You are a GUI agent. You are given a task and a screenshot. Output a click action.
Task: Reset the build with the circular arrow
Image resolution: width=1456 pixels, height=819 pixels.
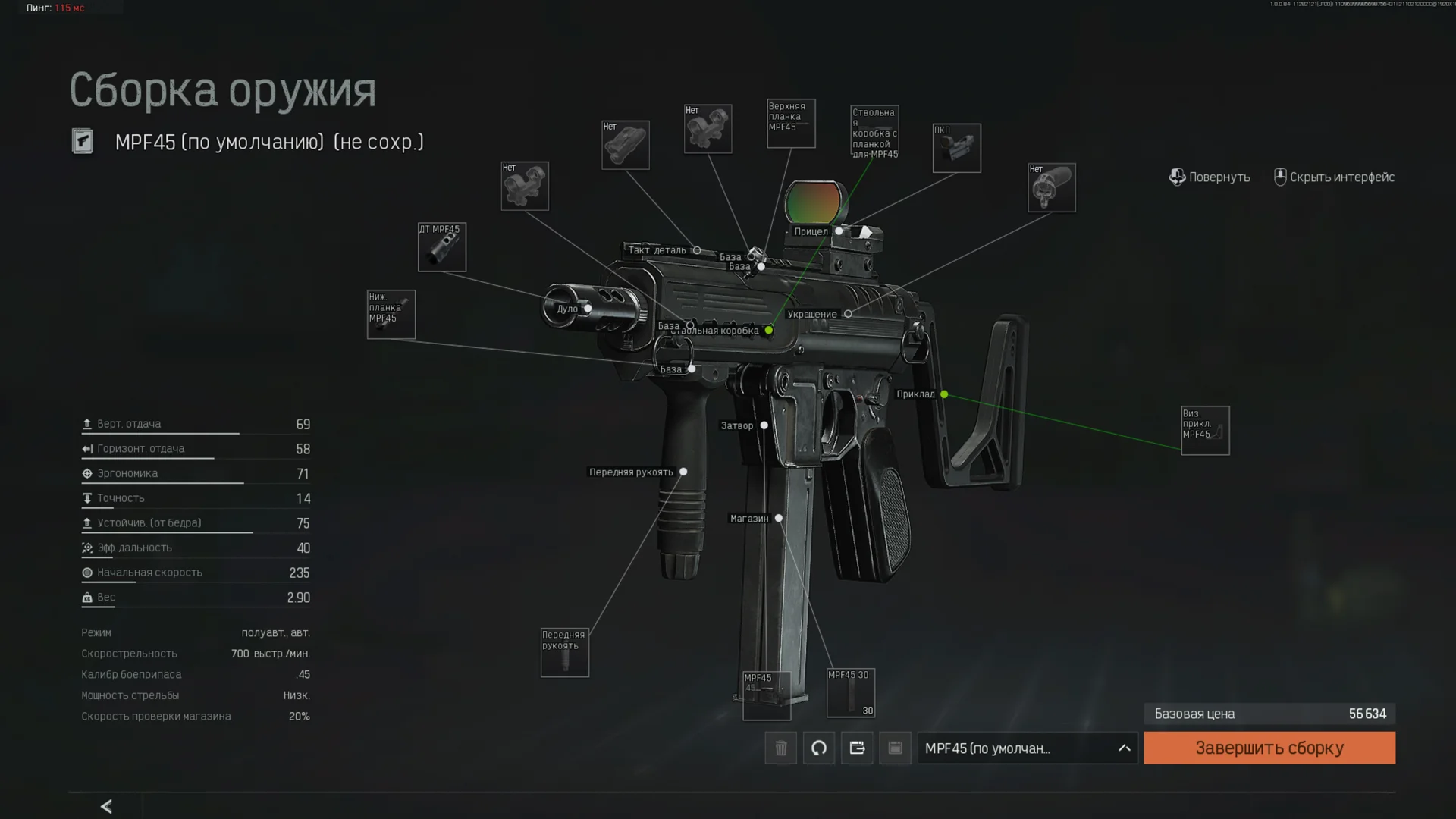pos(819,748)
